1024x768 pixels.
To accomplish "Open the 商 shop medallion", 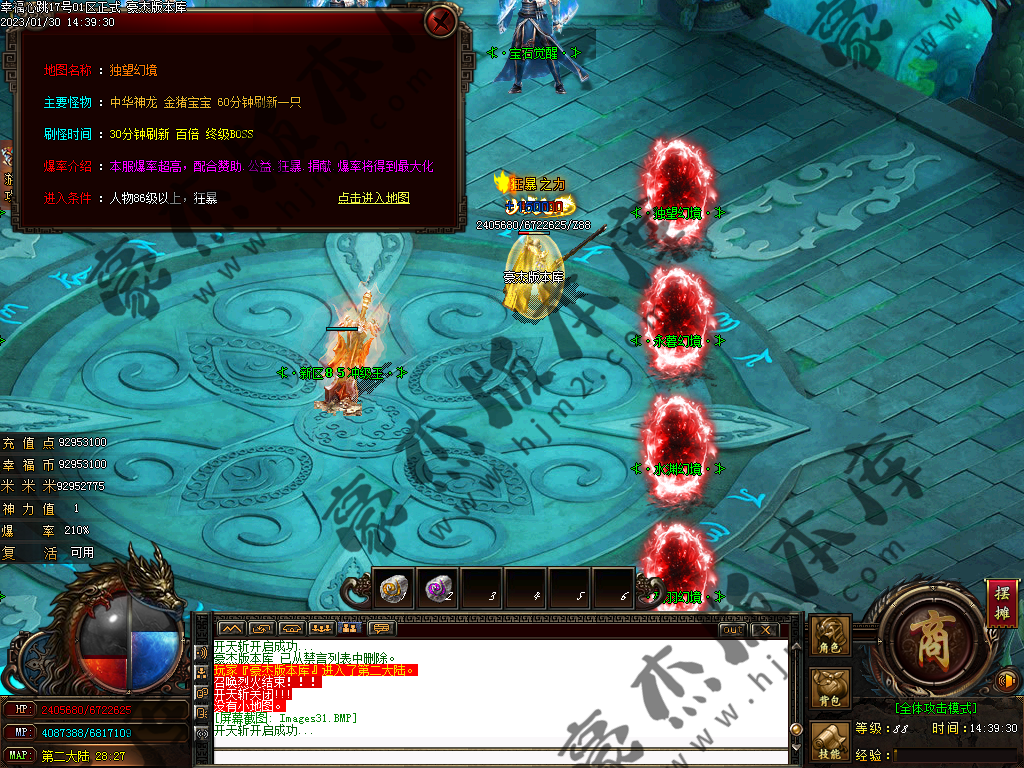I will click(x=921, y=637).
